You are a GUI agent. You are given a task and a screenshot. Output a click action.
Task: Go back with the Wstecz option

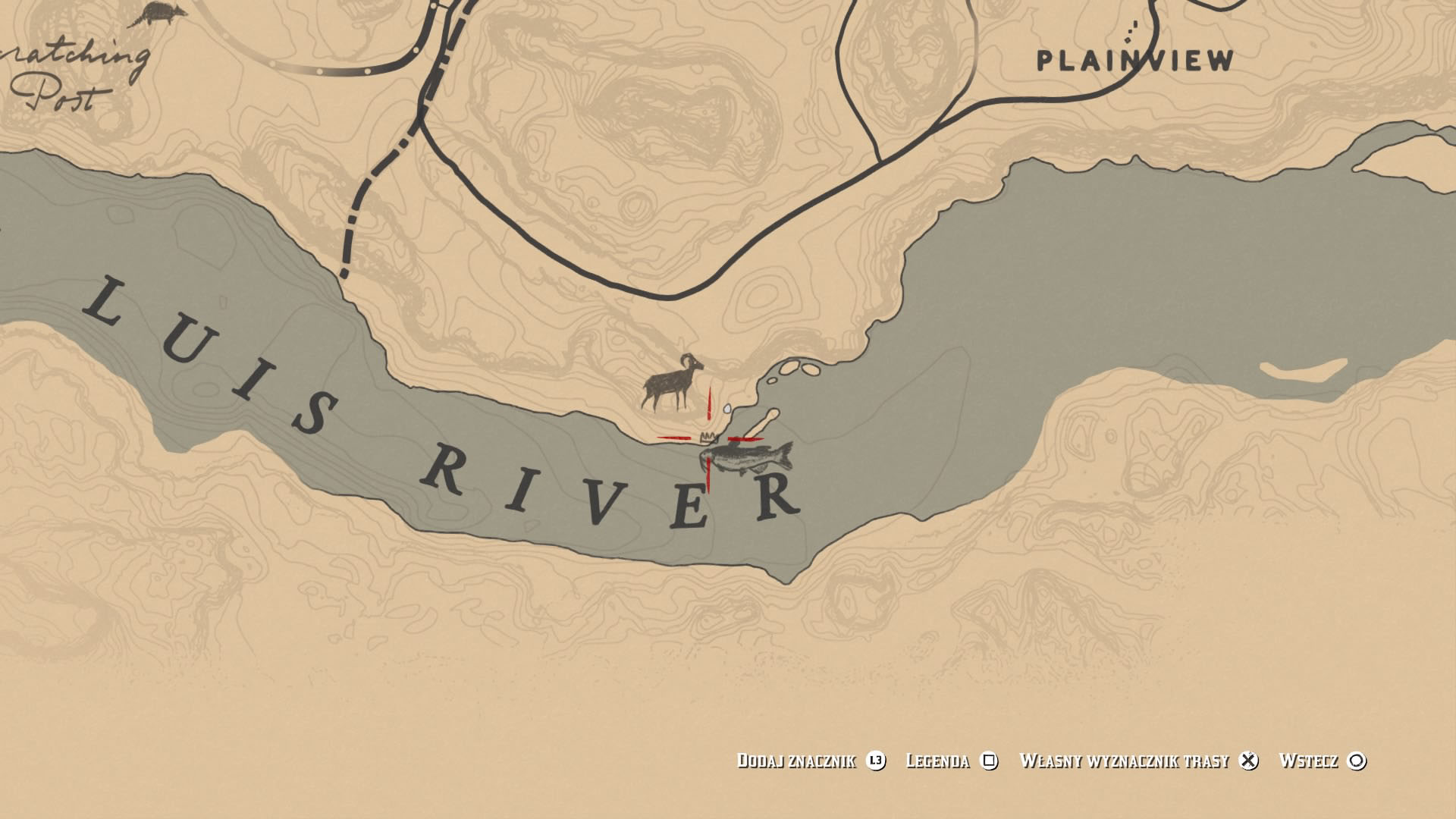click(x=1322, y=761)
